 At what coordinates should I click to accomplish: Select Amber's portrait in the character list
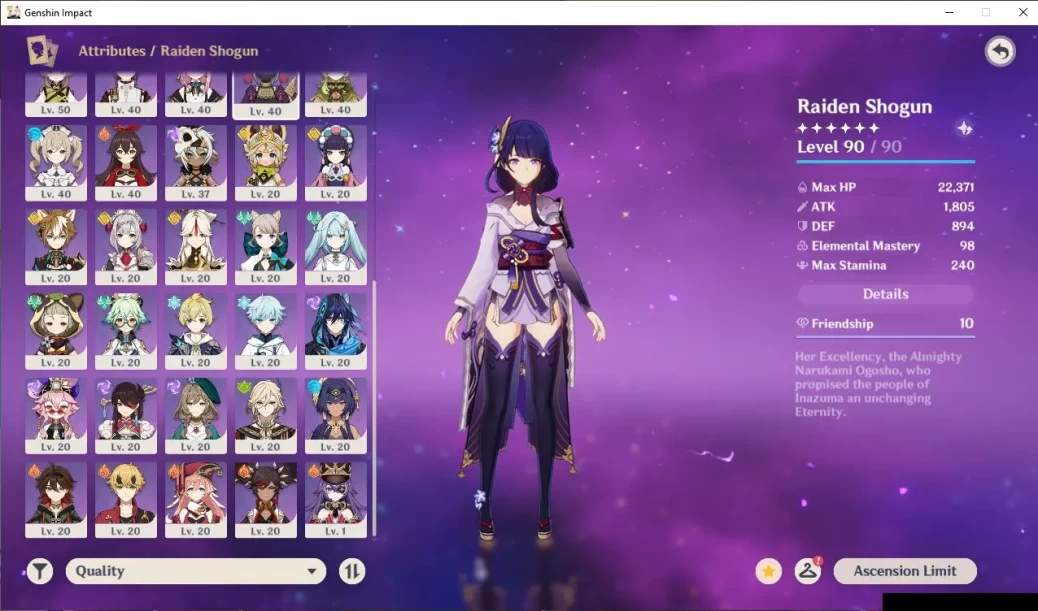pos(126,159)
